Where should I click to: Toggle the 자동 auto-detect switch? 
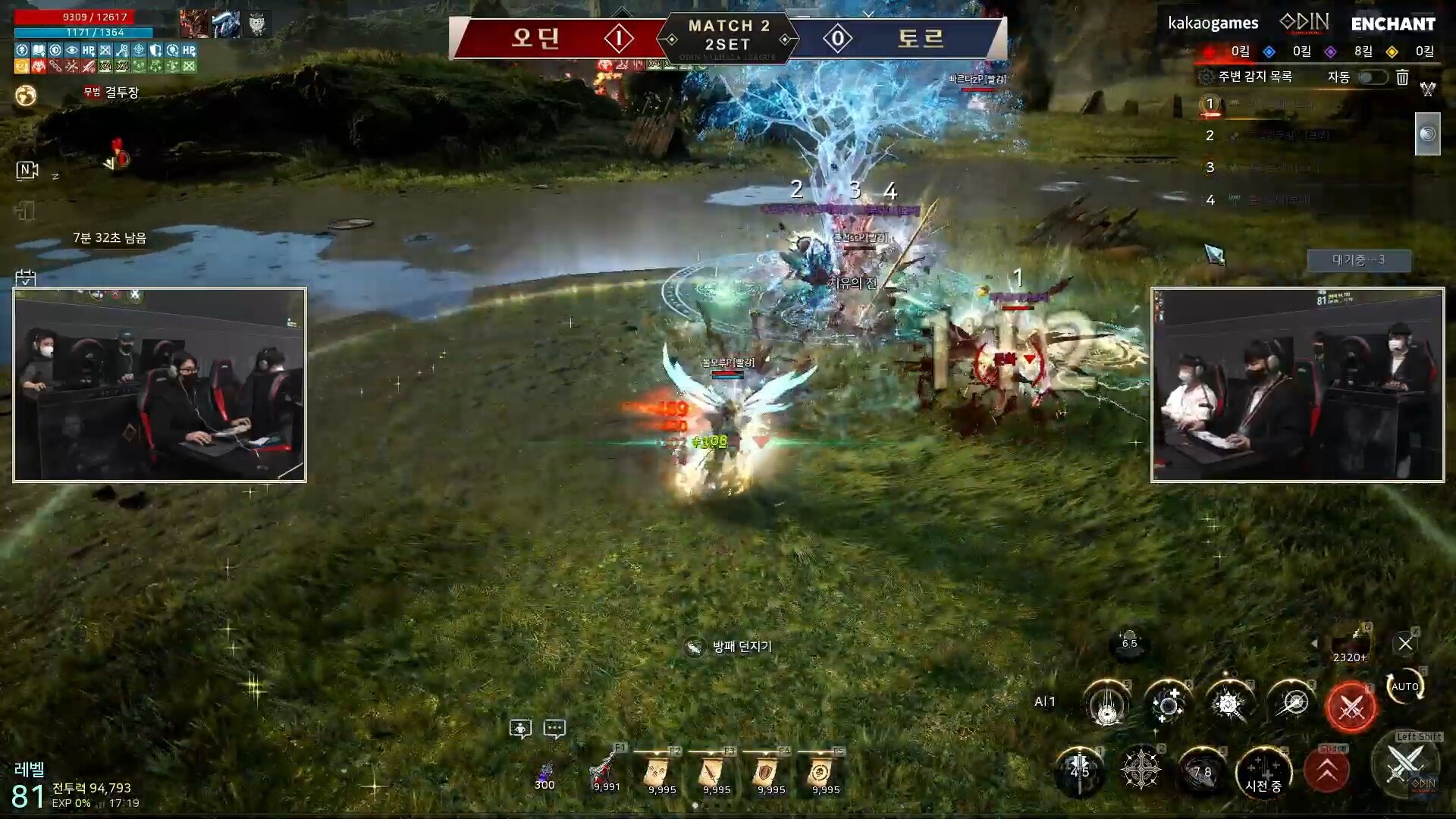point(1373,77)
